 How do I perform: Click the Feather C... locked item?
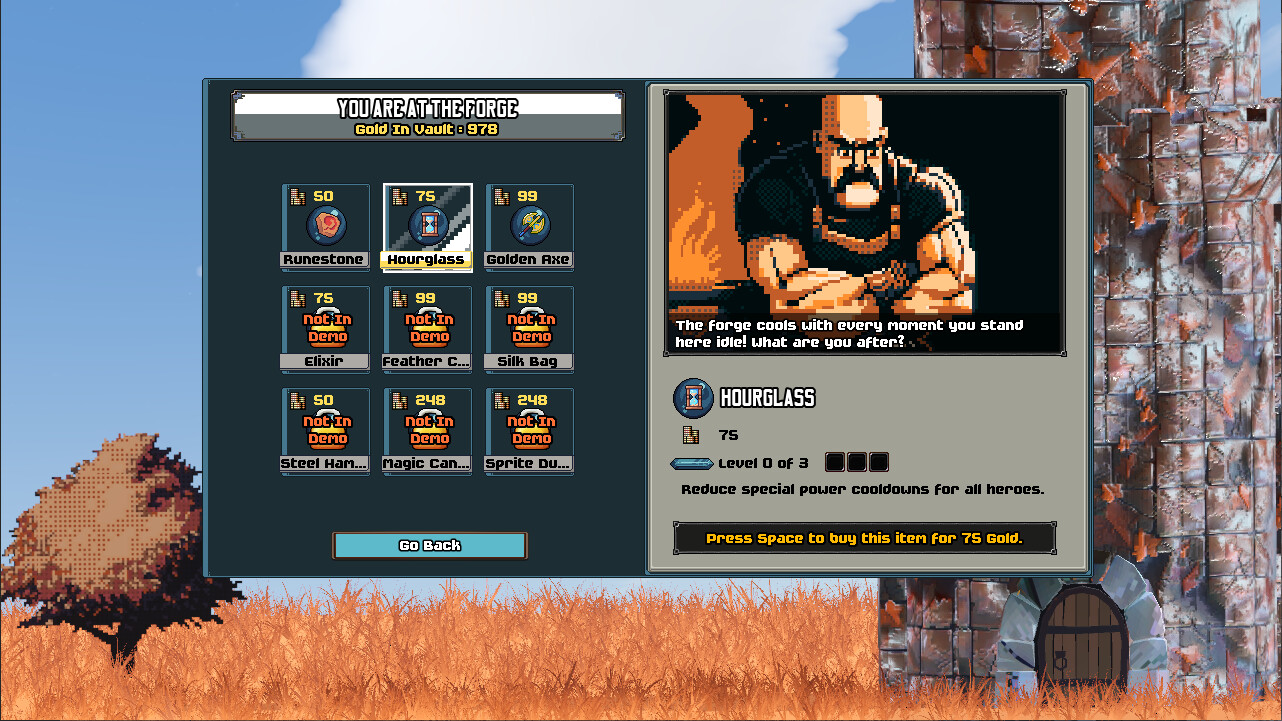426,328
